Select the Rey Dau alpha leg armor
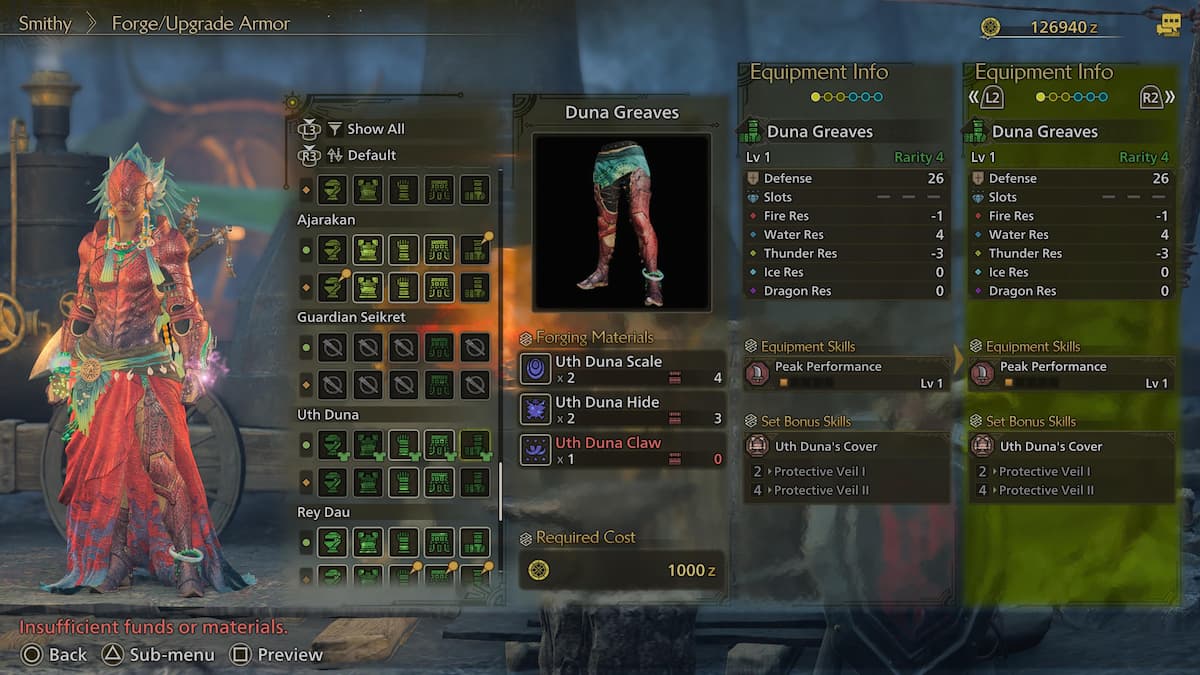Image resolution: width=1200 pixels, height=675 pixels. point(474,542)
